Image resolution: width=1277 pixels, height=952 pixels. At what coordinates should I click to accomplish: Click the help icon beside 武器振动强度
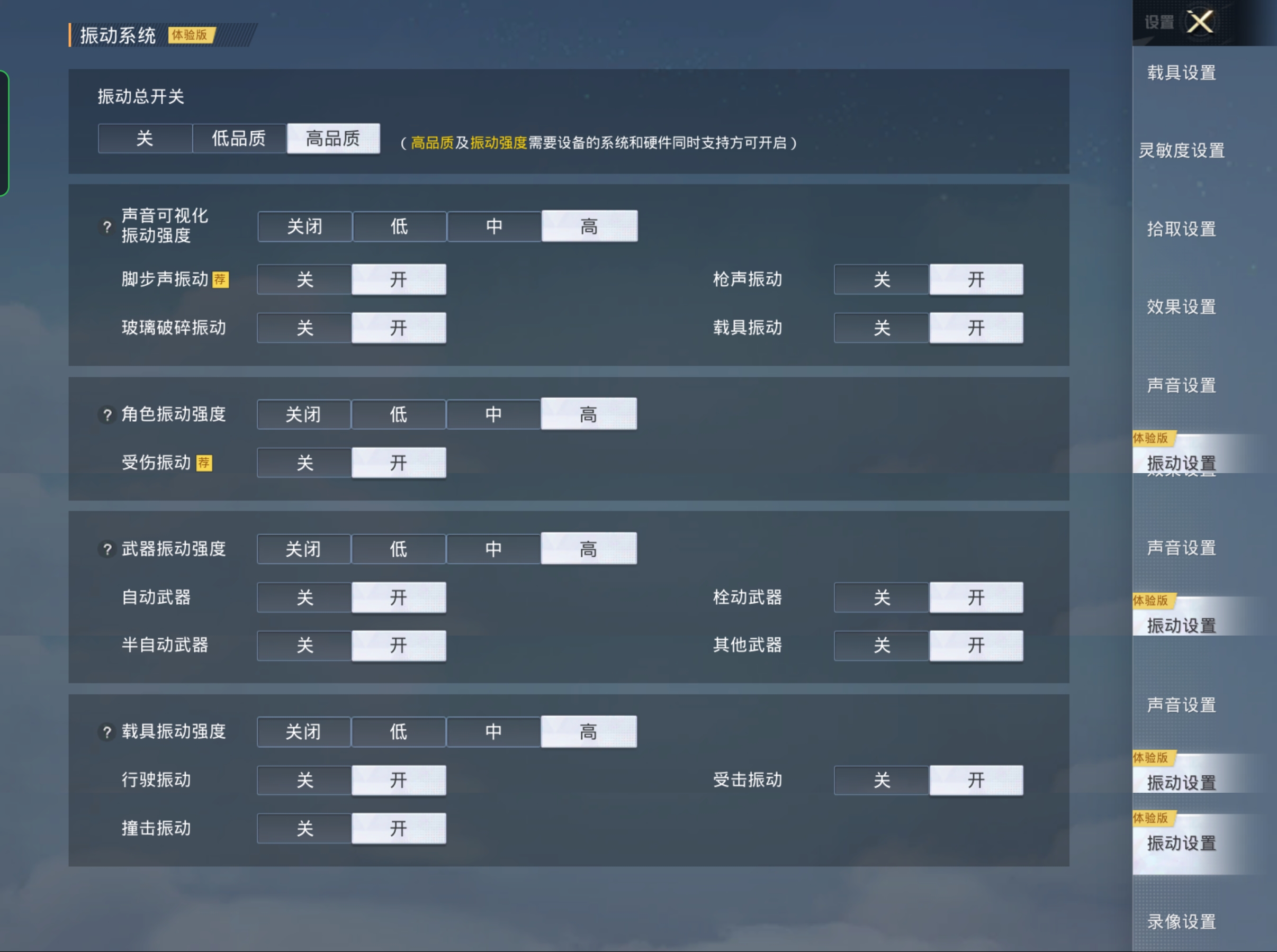106,549
